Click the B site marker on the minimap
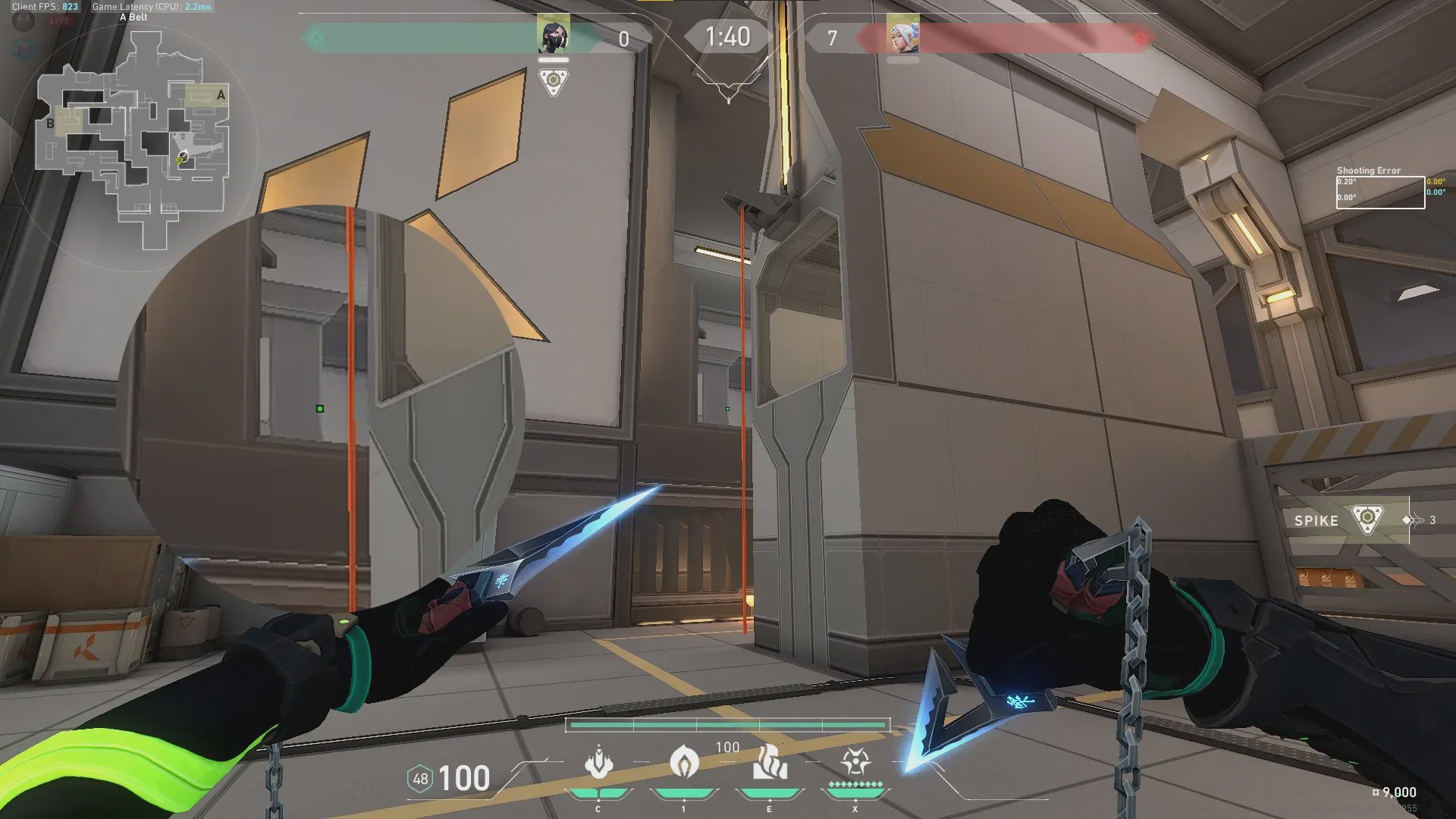Viewport: 1456px width, 819px height. [x=50, y=123]
